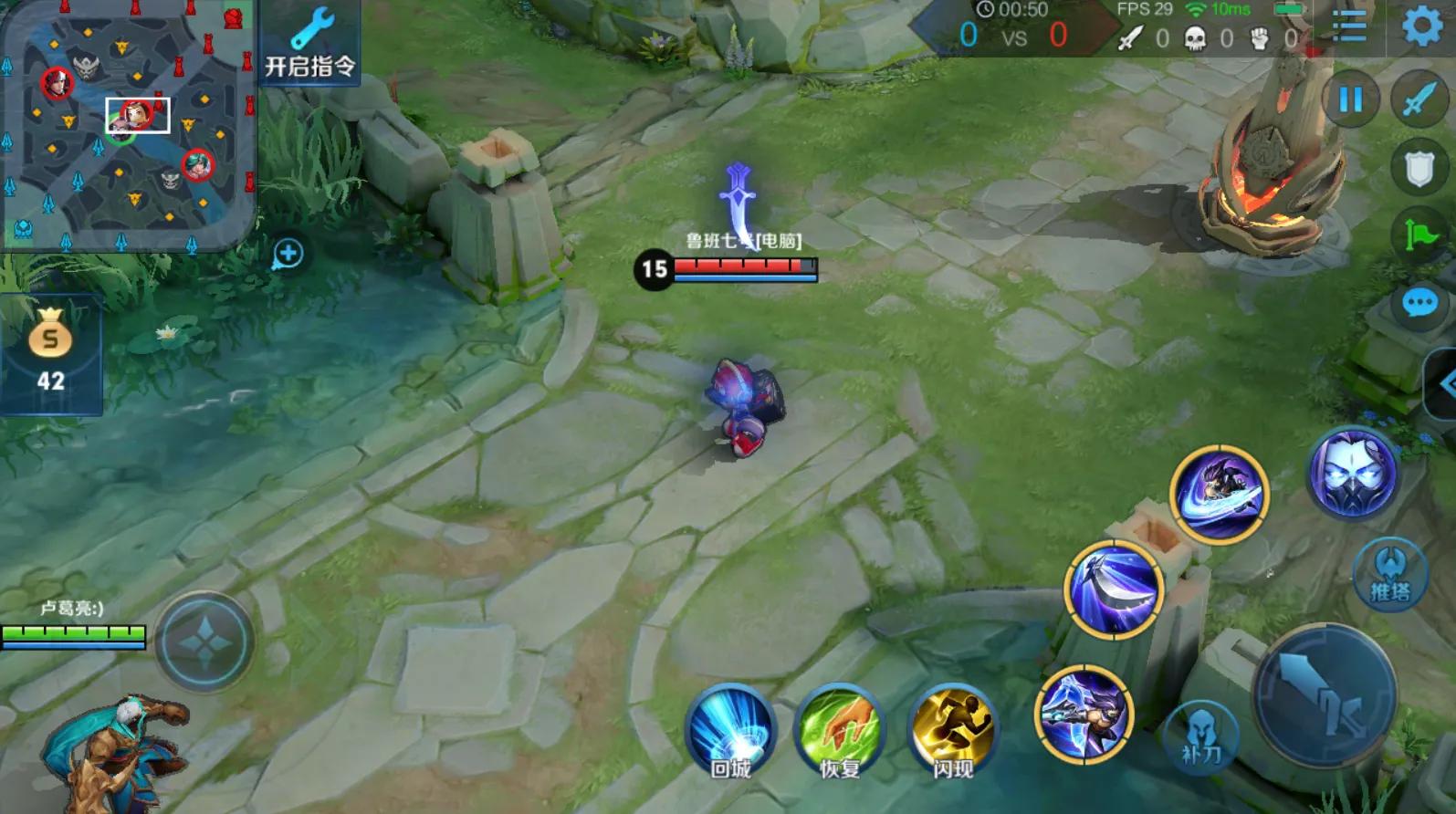Choose the 推塔 tower attack button
The height and width of the screenshot is (814, 1456).
point(1389,573)
